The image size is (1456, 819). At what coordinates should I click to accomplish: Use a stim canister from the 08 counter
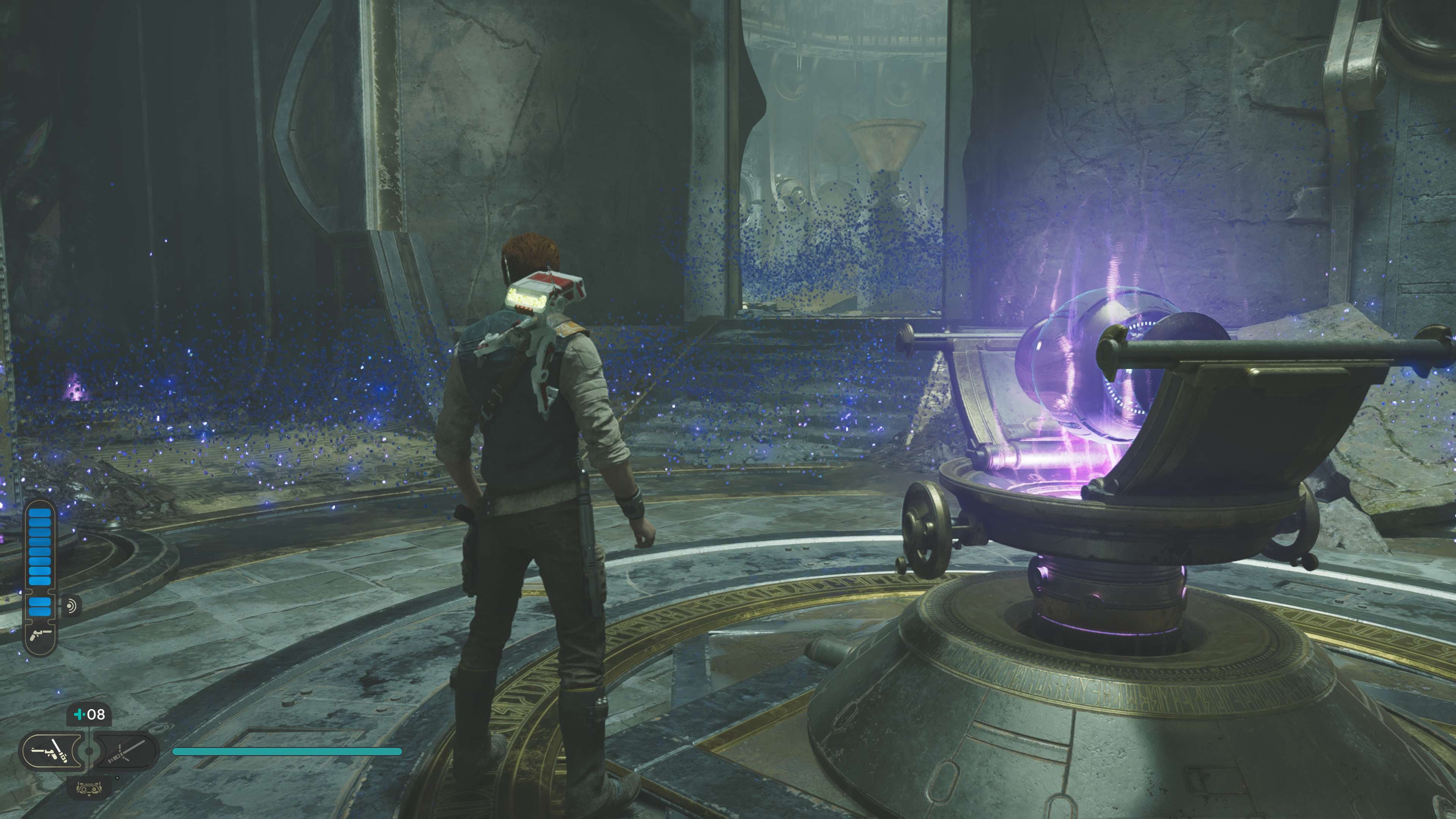[x=89, y=714]
